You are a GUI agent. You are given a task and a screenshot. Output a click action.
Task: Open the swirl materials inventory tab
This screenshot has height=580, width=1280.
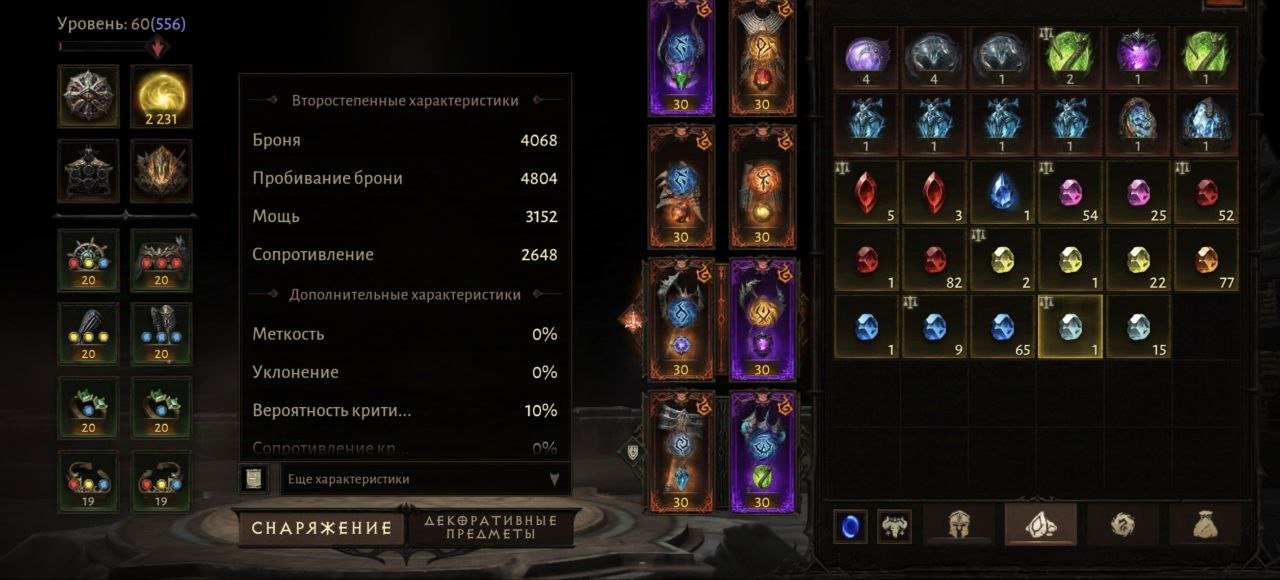[1120, 525]
